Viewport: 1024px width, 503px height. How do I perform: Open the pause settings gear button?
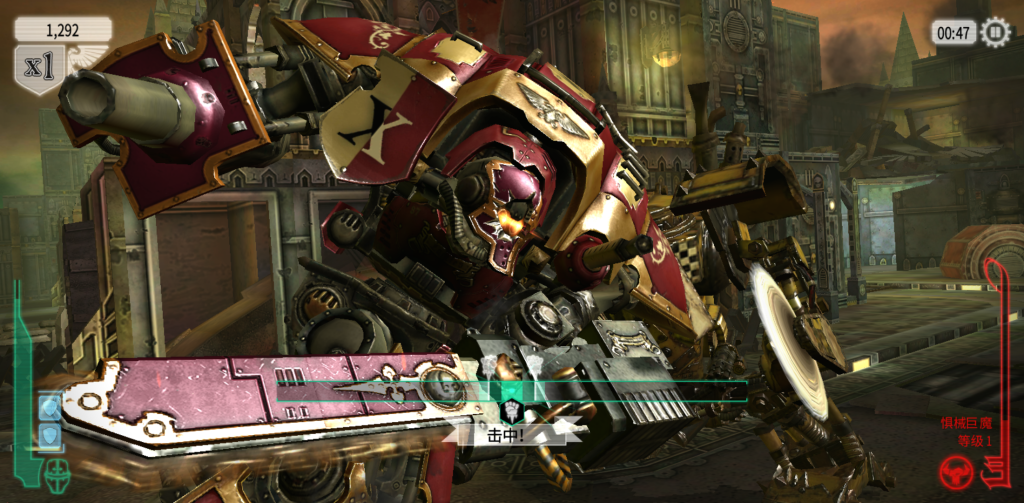996,32
